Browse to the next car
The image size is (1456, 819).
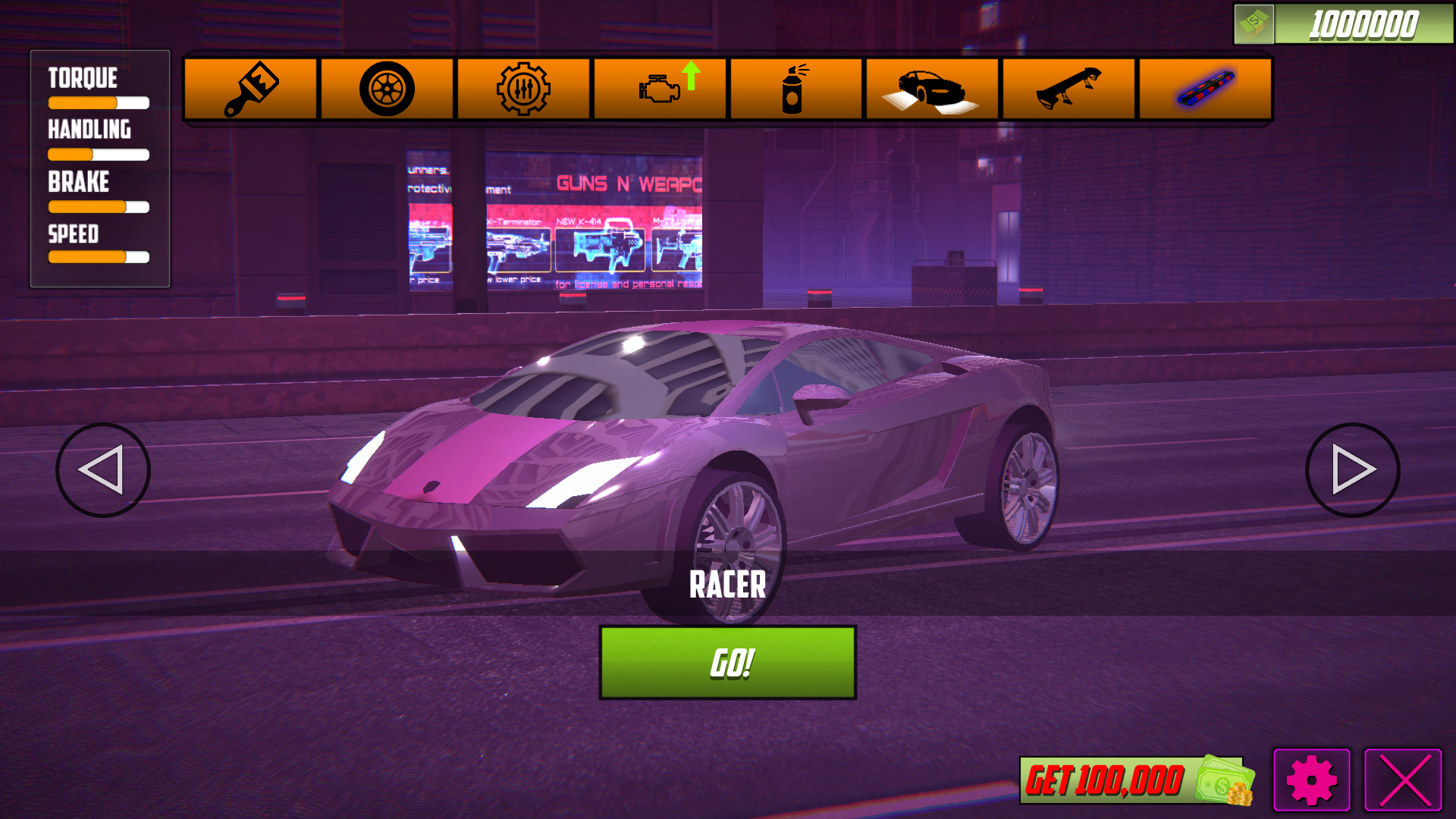[x=1351, y=469]
